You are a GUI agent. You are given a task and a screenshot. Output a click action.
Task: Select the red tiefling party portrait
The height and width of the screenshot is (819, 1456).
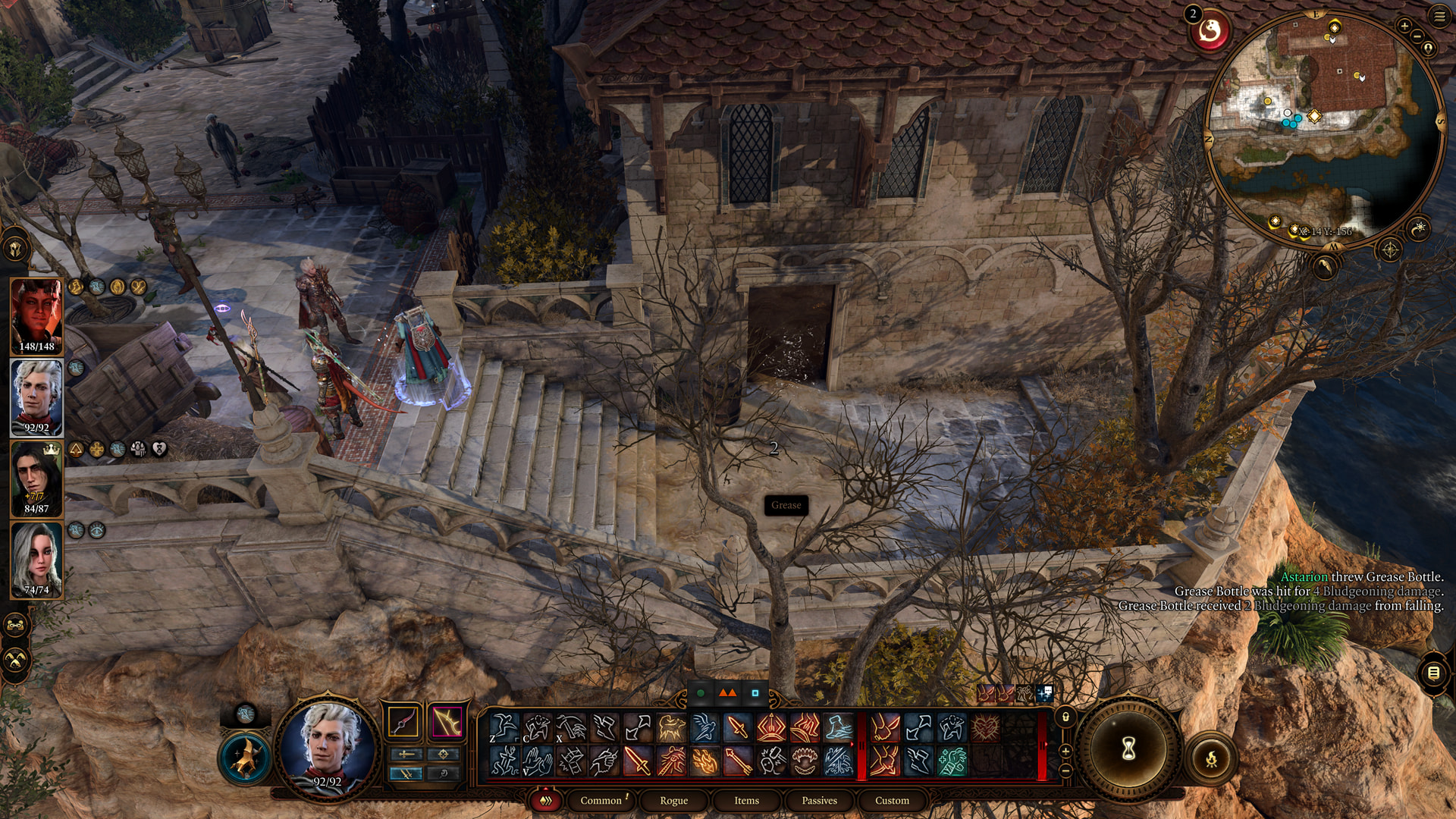click(x=36, y=315)
